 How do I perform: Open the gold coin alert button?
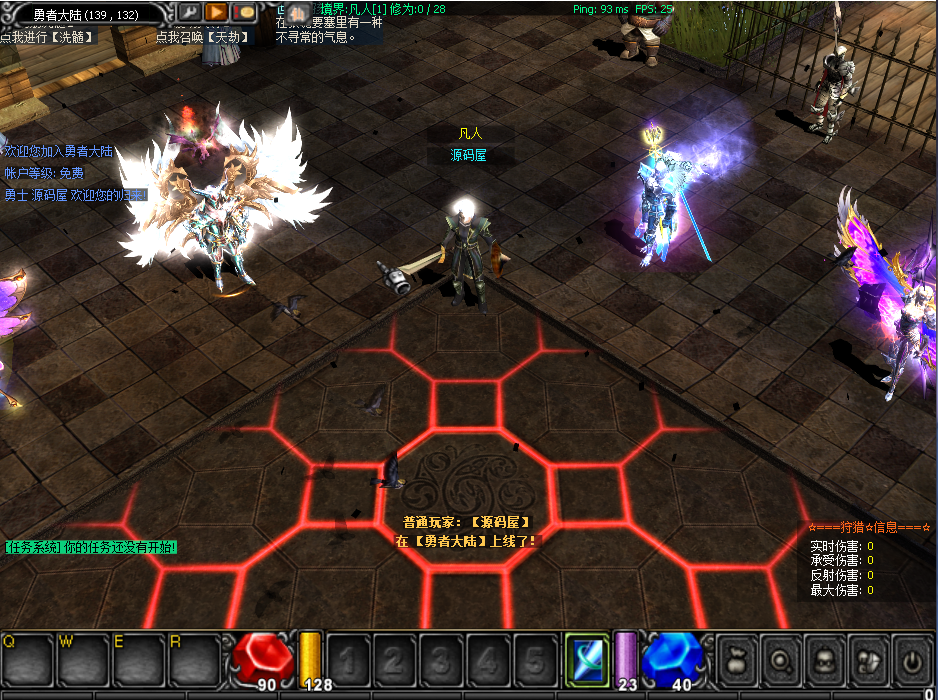point(244,13)
